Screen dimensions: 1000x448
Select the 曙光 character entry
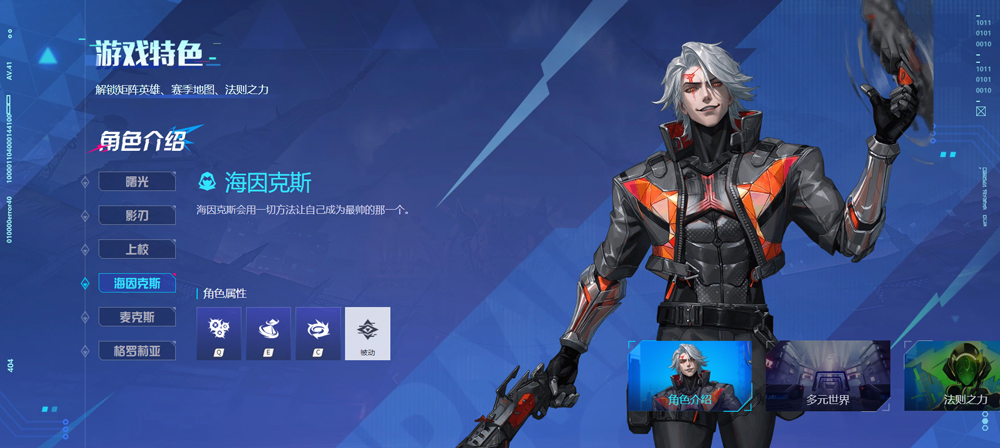click(137, 182)
